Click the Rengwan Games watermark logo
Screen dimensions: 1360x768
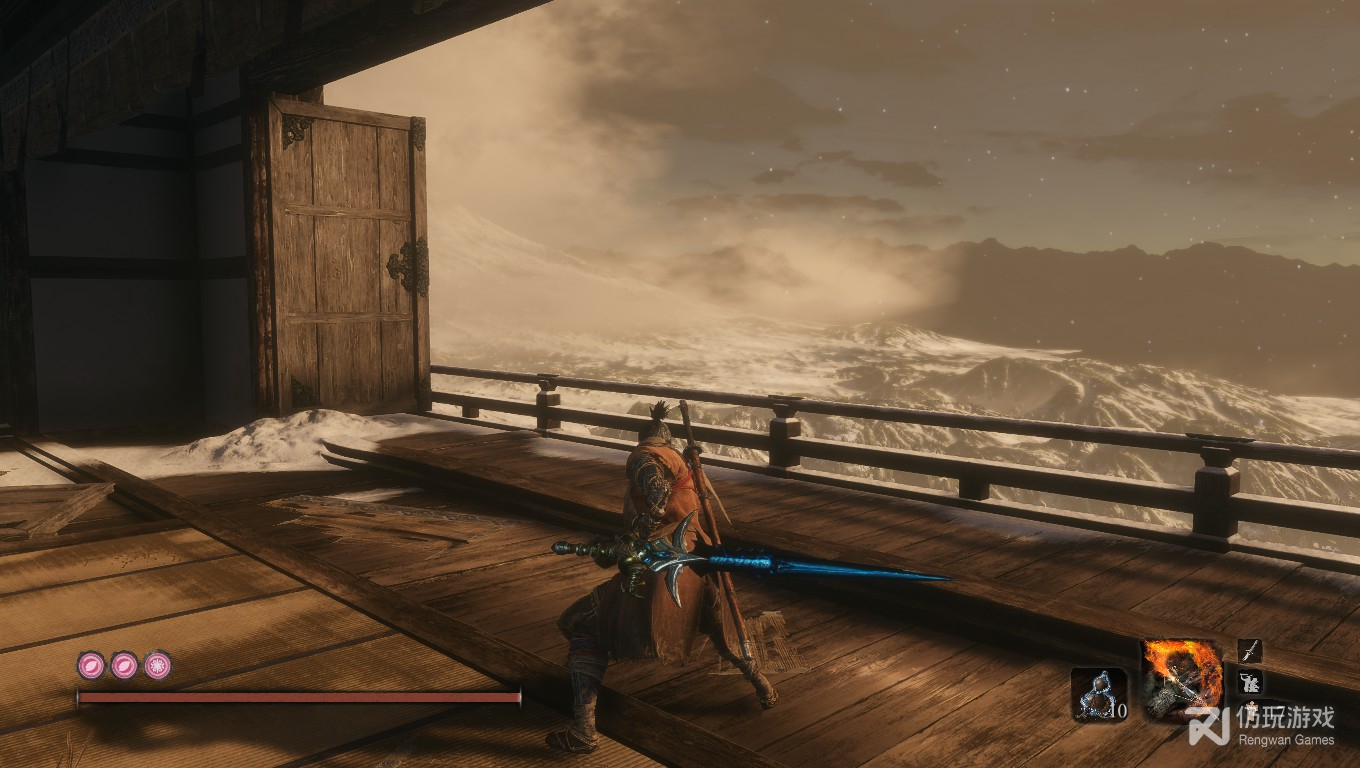(x=1208, y=727)
